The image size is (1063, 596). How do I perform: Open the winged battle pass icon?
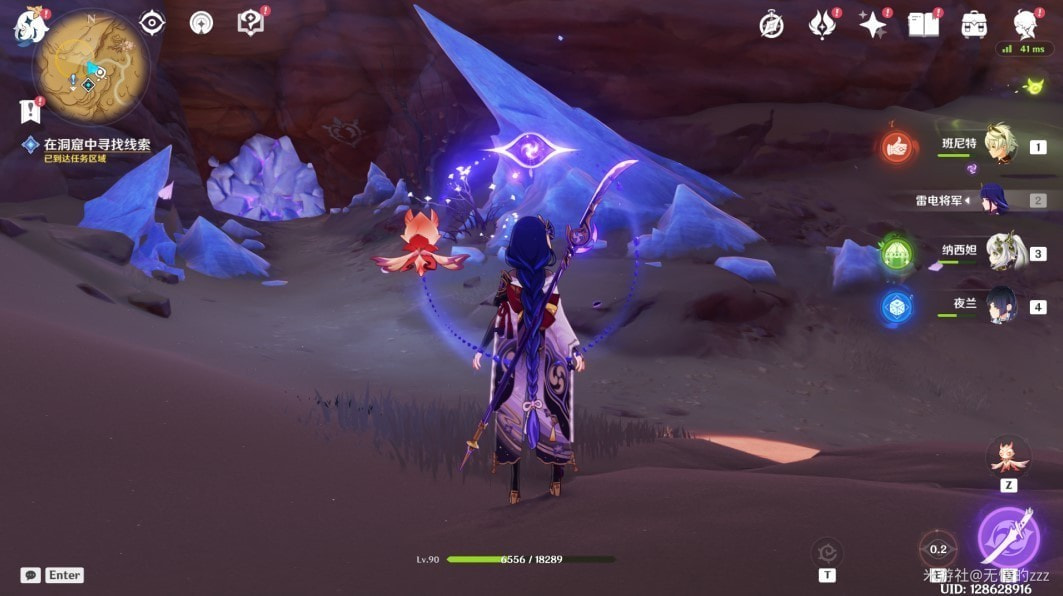(823, 25)
